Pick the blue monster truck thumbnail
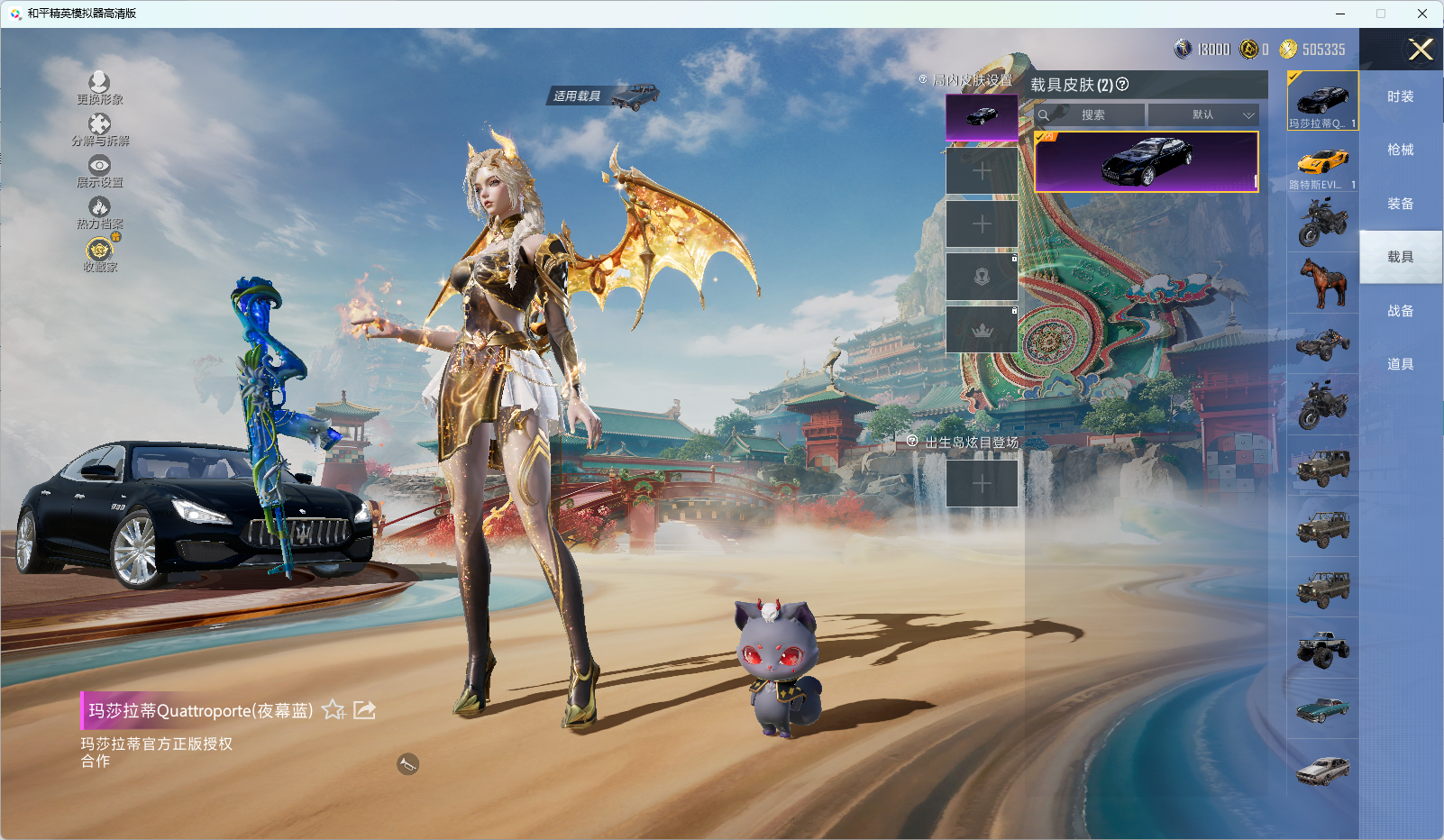This screenshot has height=840, width=1444. tap(1322, 648)
